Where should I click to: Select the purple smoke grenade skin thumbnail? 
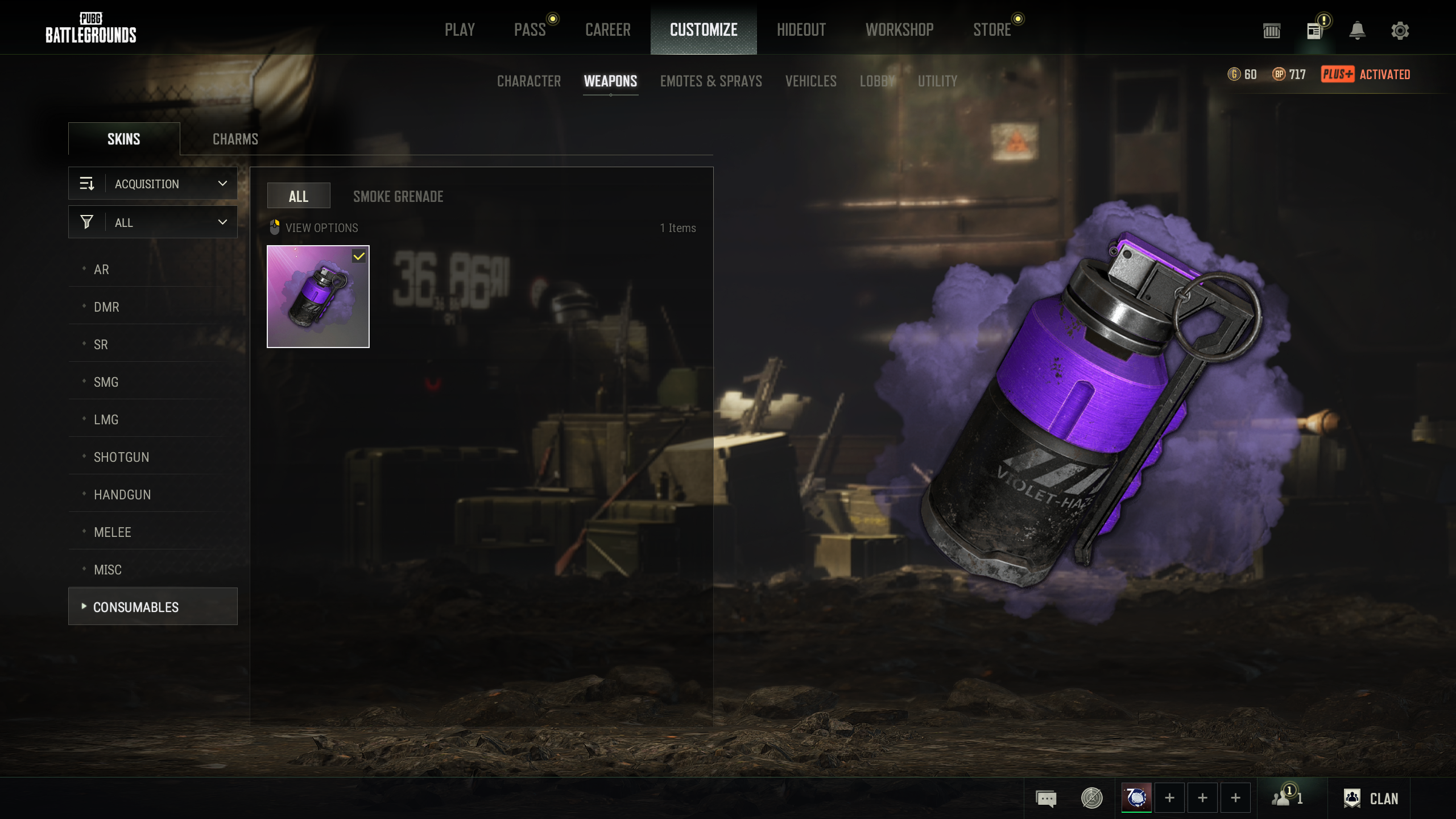pyautogui.click(x=318, y=296)
